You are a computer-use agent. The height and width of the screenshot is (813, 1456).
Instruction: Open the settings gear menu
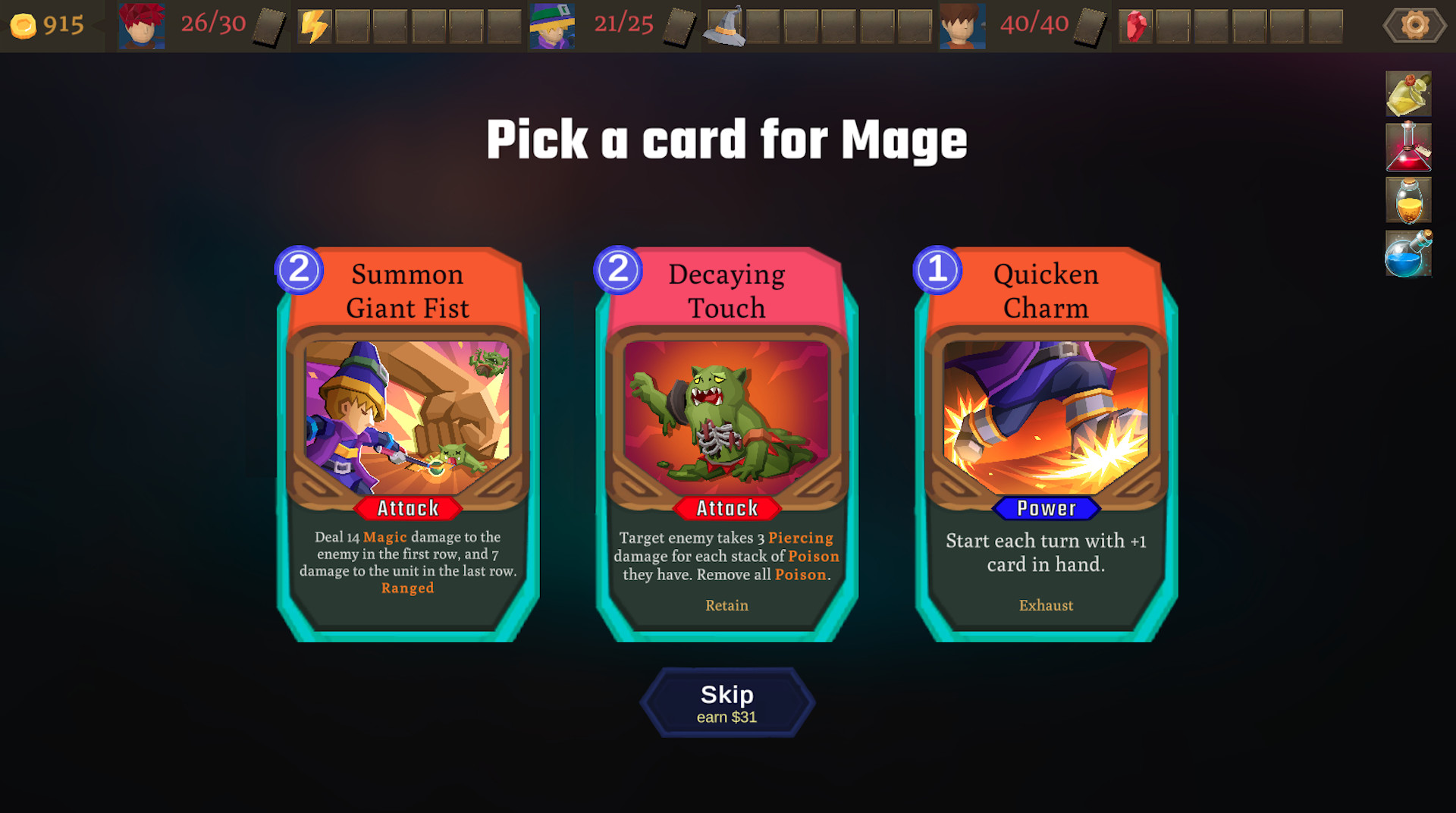[1414, 24]
